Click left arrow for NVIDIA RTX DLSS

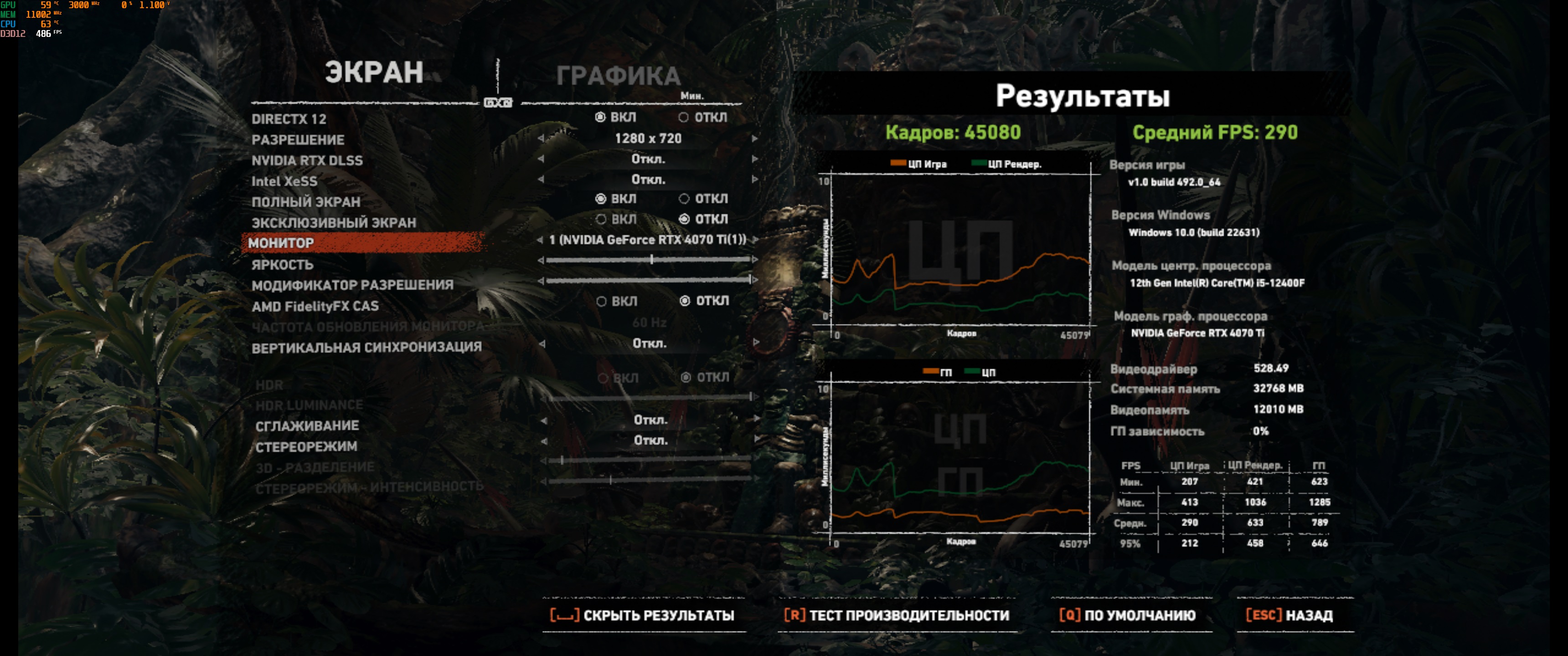tap(541, 159)
